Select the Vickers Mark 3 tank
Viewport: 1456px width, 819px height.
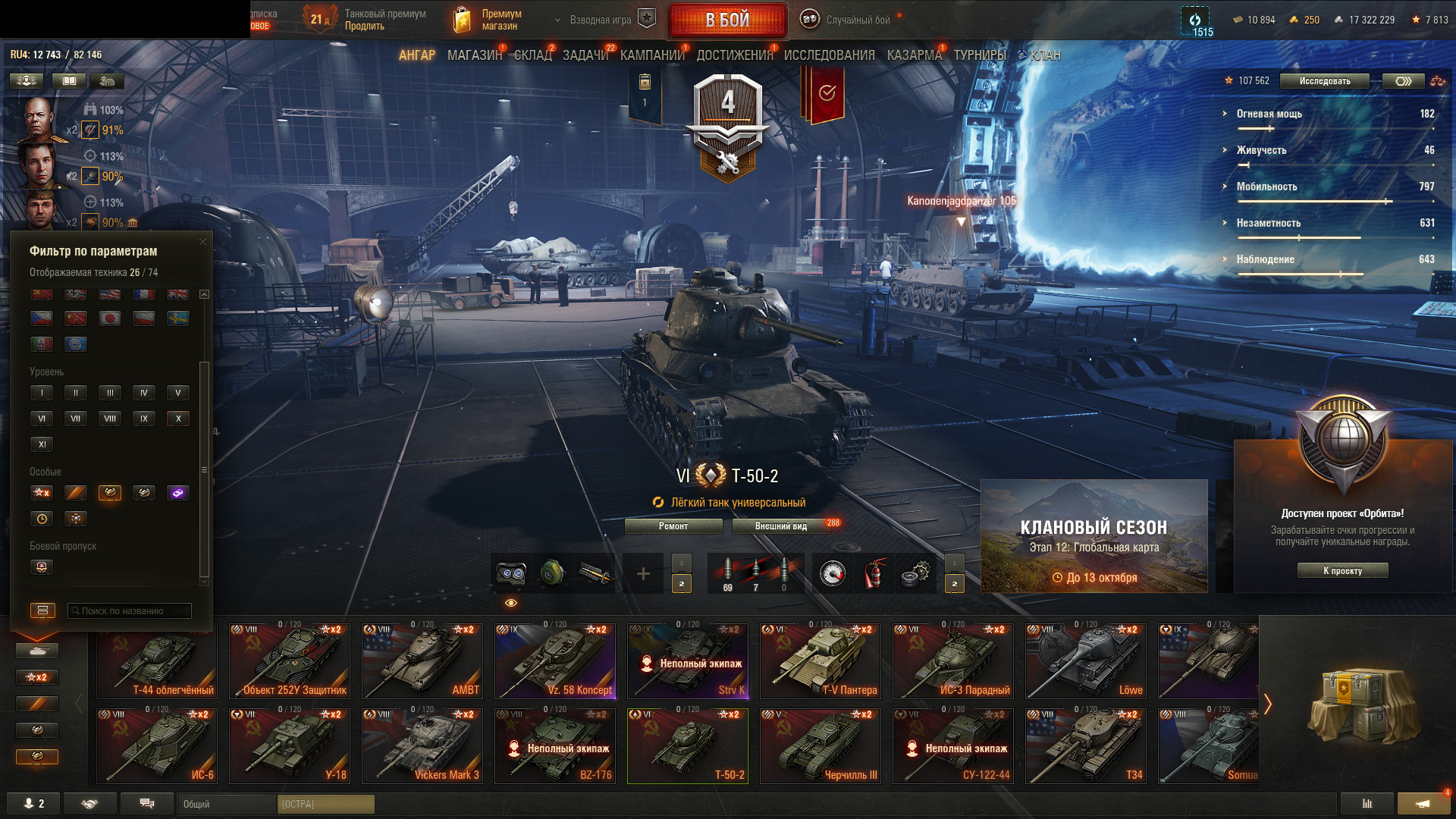point(422,745)
